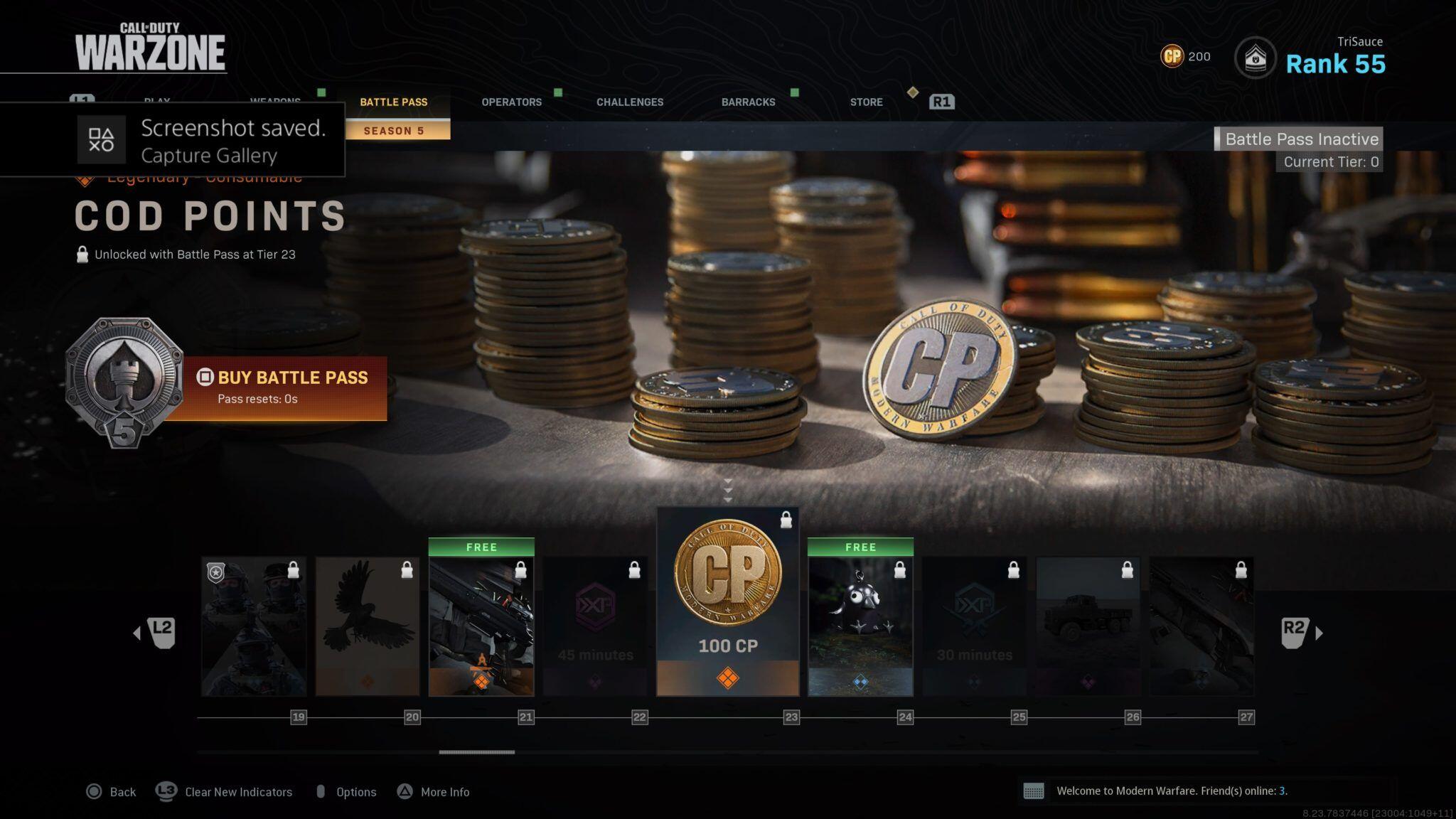
Task: Click the tier scrollbar thumb
Action: tap(476, 751)
